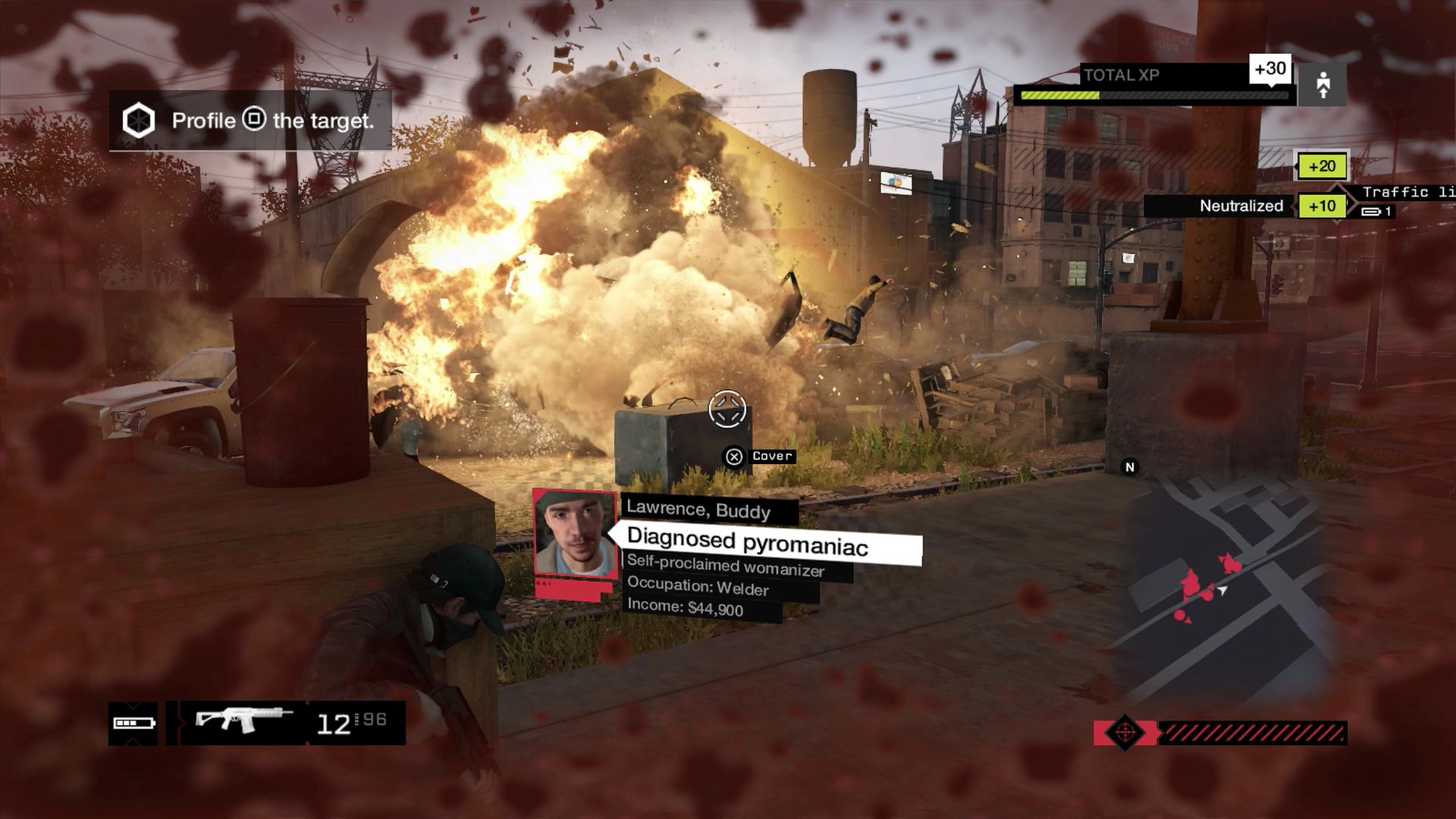Screen dimensions: 1456x819
Task: Click the red focus crosshair icon
Action: click(1125, 733)
